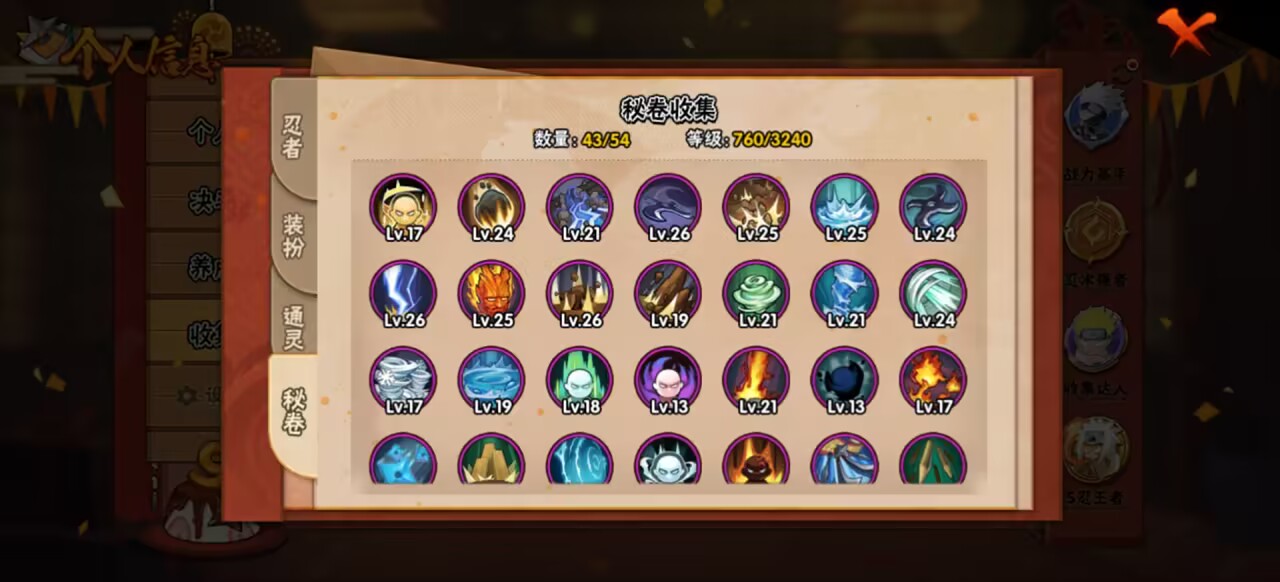Open the 装扮 tab
The height and width of the screenshot is (582, 1280).
click(292, 234)
